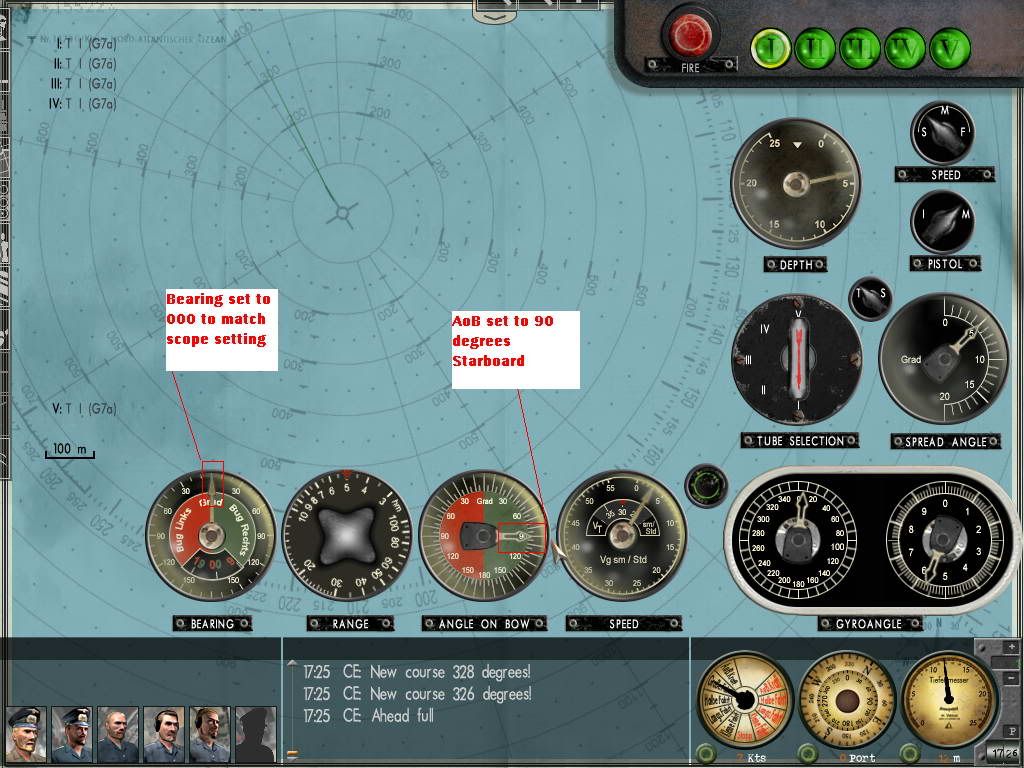Set the ANGLE ON BOW dial
Image resolution: width=1024 pixels, height=768 pixels.
click(484, 536)
